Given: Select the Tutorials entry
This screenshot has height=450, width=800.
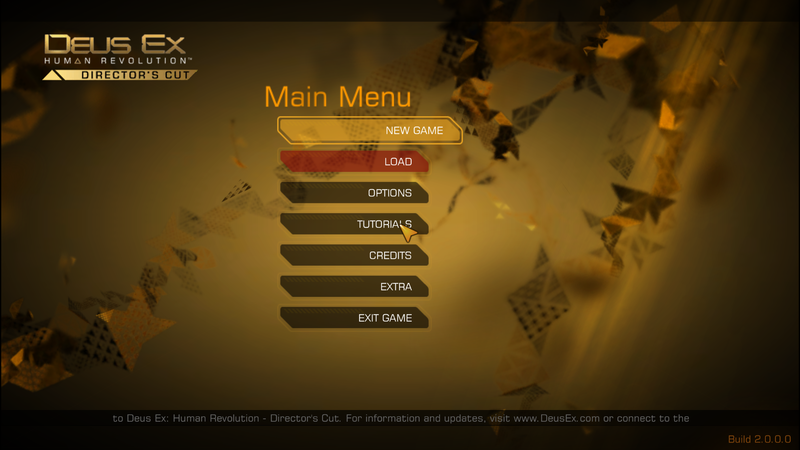Looking at the screenshot, I should click(x=355, y=224).
